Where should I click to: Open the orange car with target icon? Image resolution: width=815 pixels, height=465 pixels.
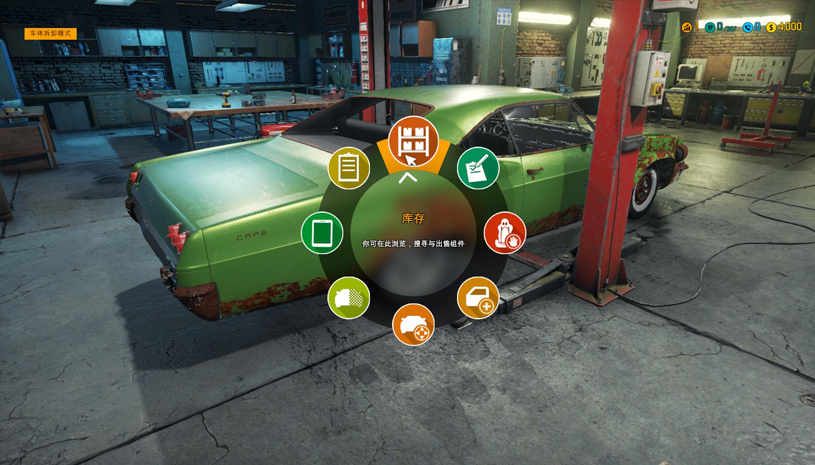[413, 325]
